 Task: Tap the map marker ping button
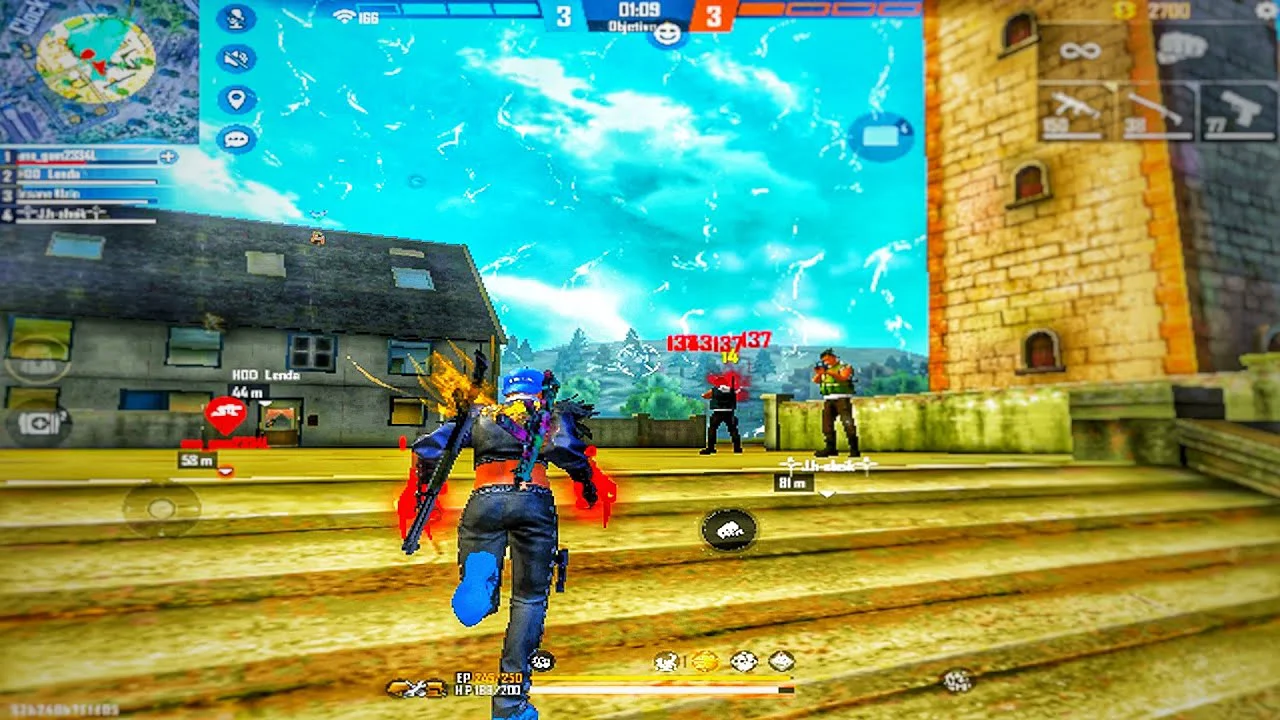tap(236, 99)
